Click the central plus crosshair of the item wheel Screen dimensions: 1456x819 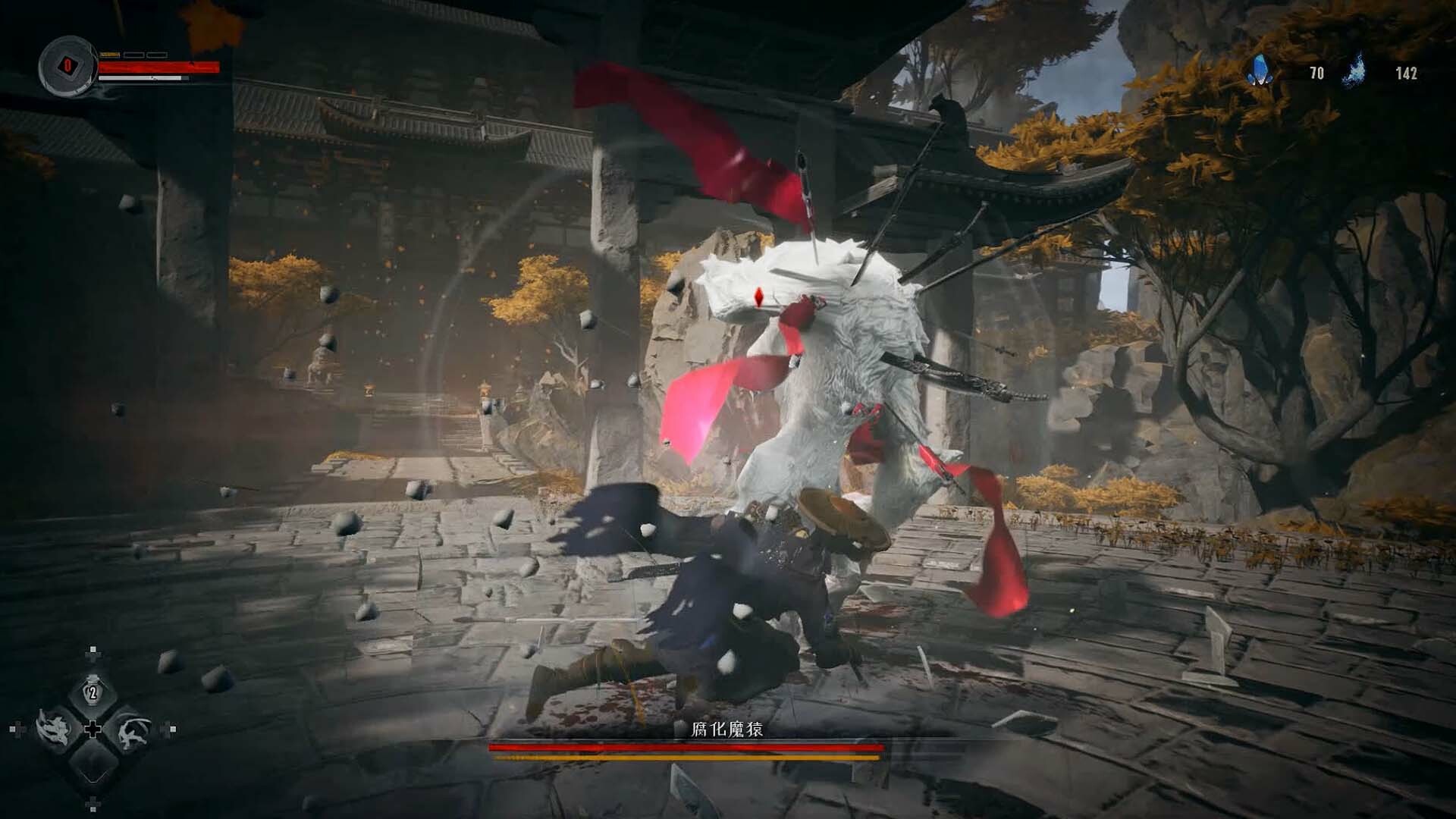(94, 729)
